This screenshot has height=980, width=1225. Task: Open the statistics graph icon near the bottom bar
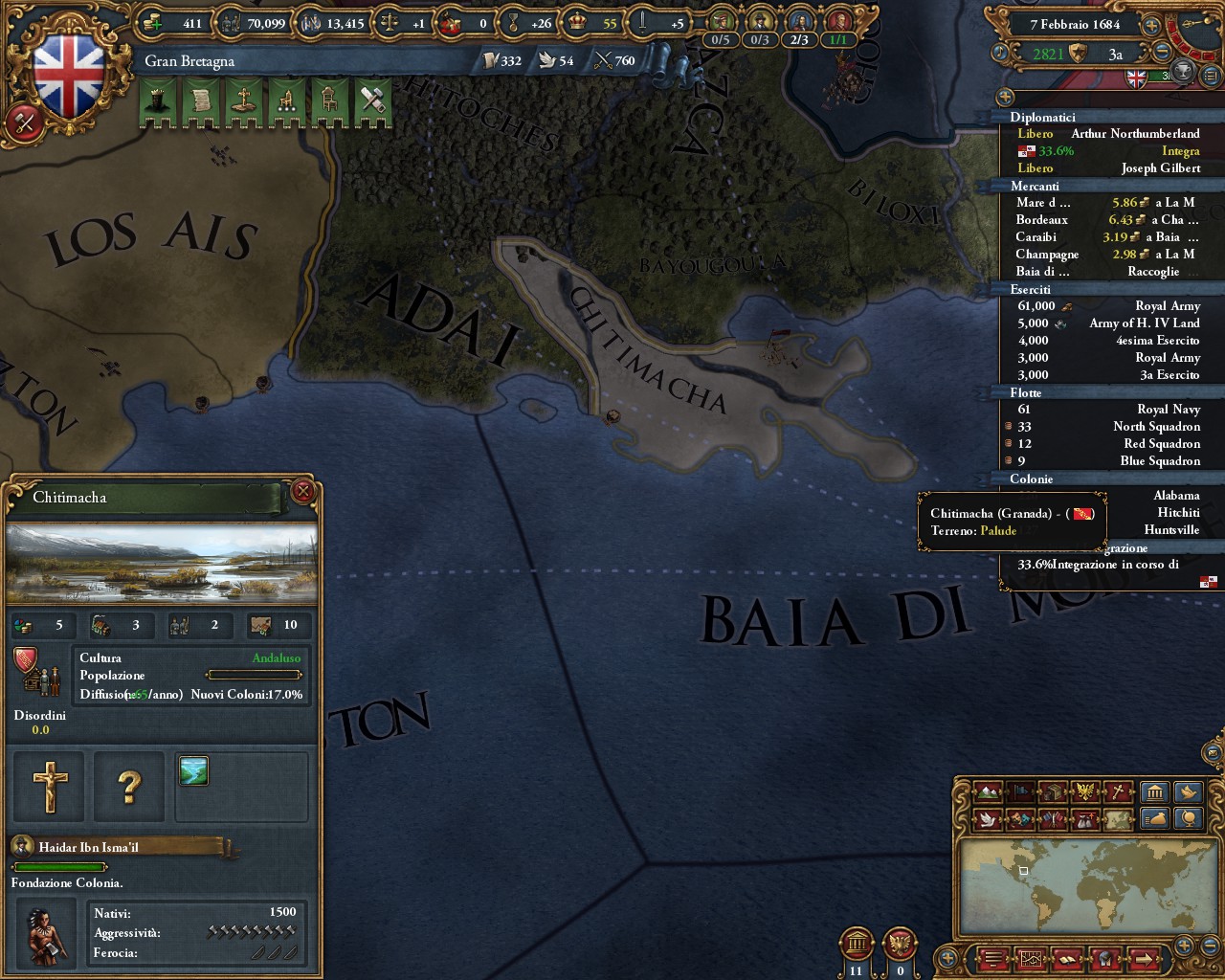[x=1031, y=958]
